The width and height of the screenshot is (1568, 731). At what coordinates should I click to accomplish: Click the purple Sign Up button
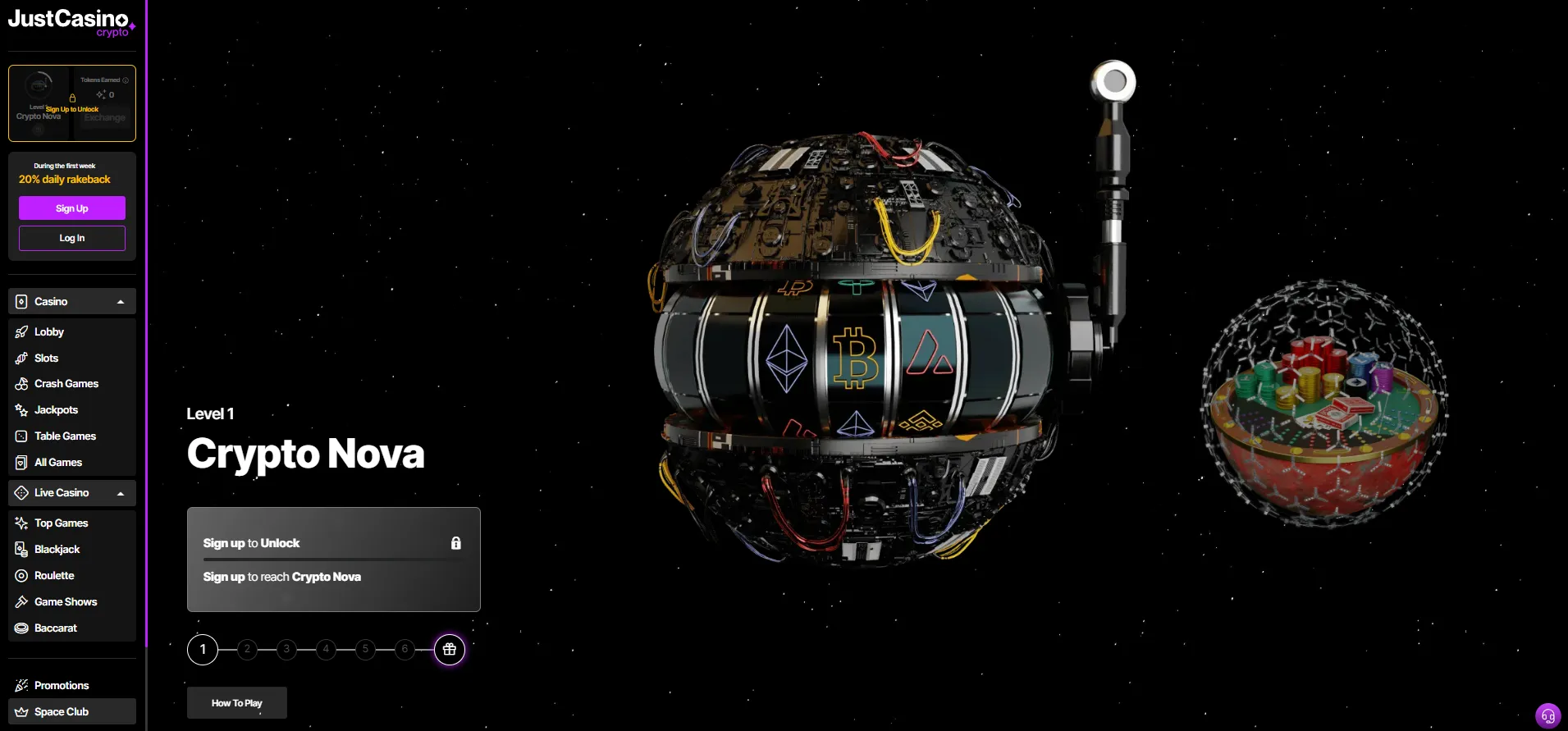(72, 208)
